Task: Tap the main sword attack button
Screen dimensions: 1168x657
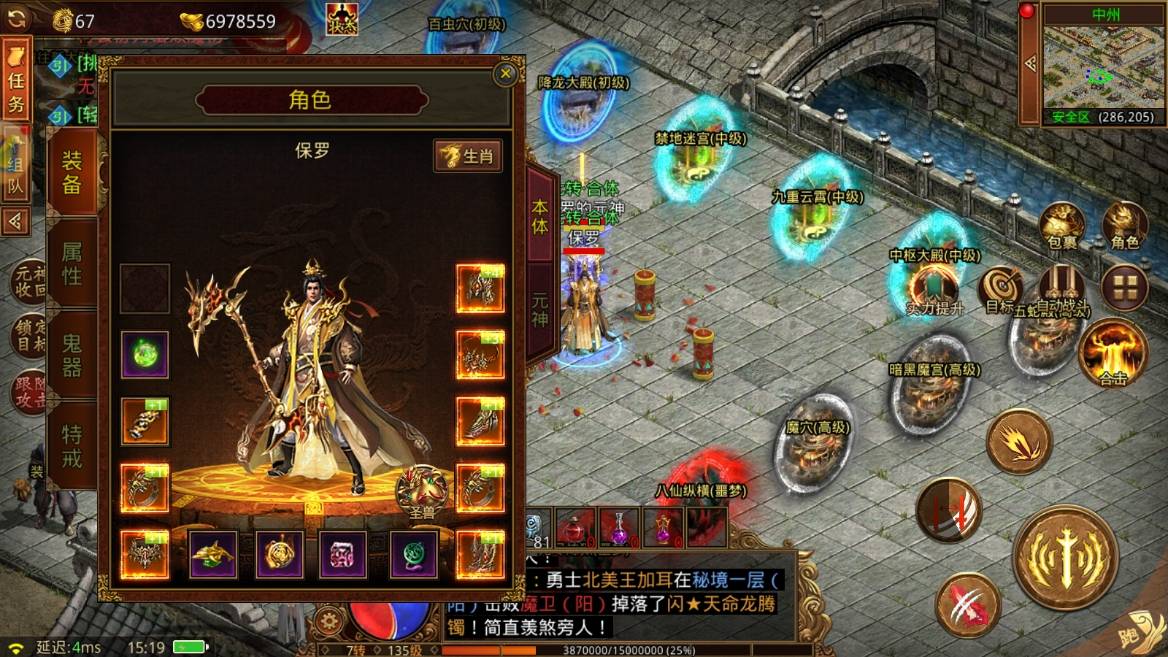Action: click(x=1065, y=556)
